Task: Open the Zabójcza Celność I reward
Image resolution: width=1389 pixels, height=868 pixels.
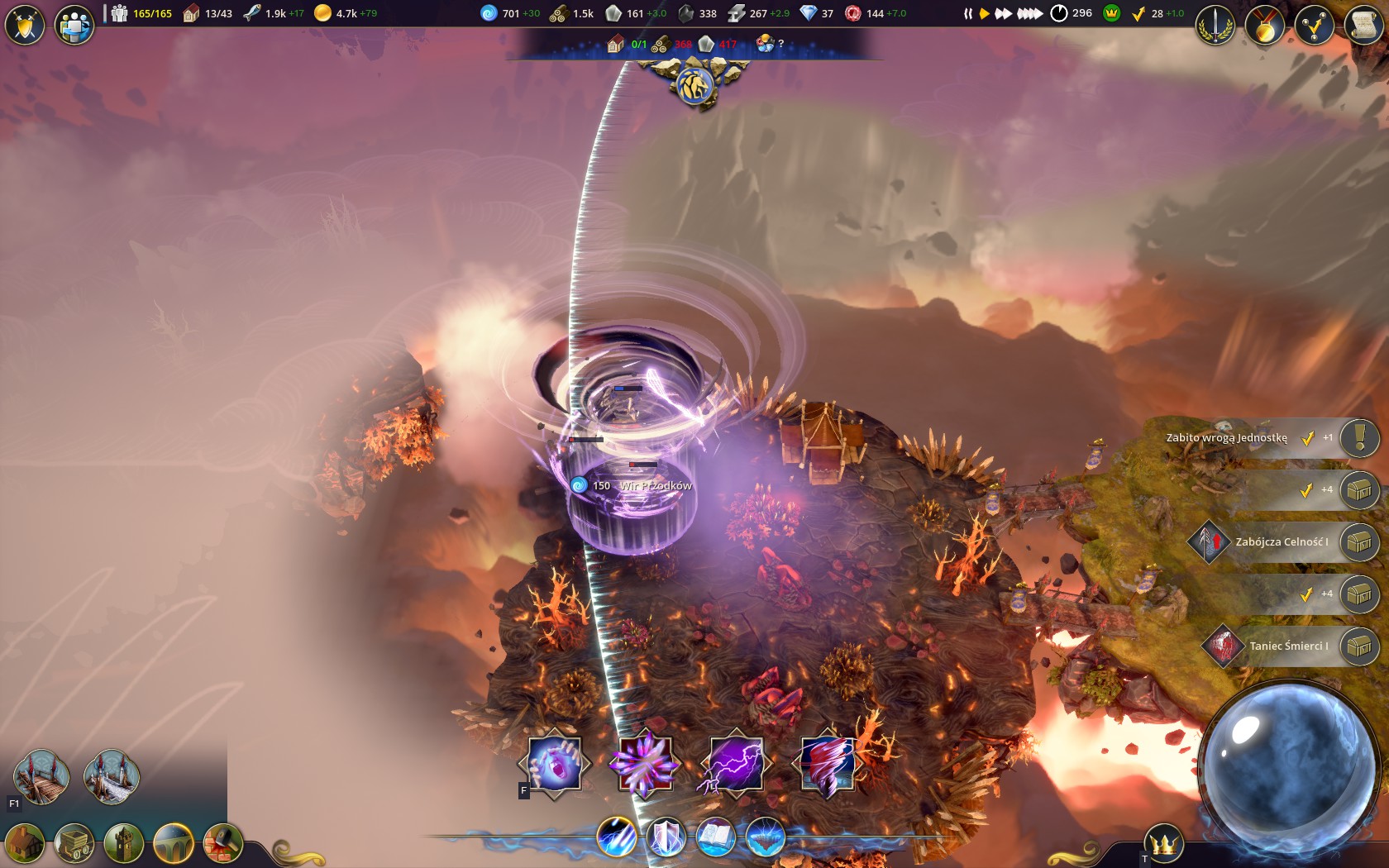Action: [1359, 542]
